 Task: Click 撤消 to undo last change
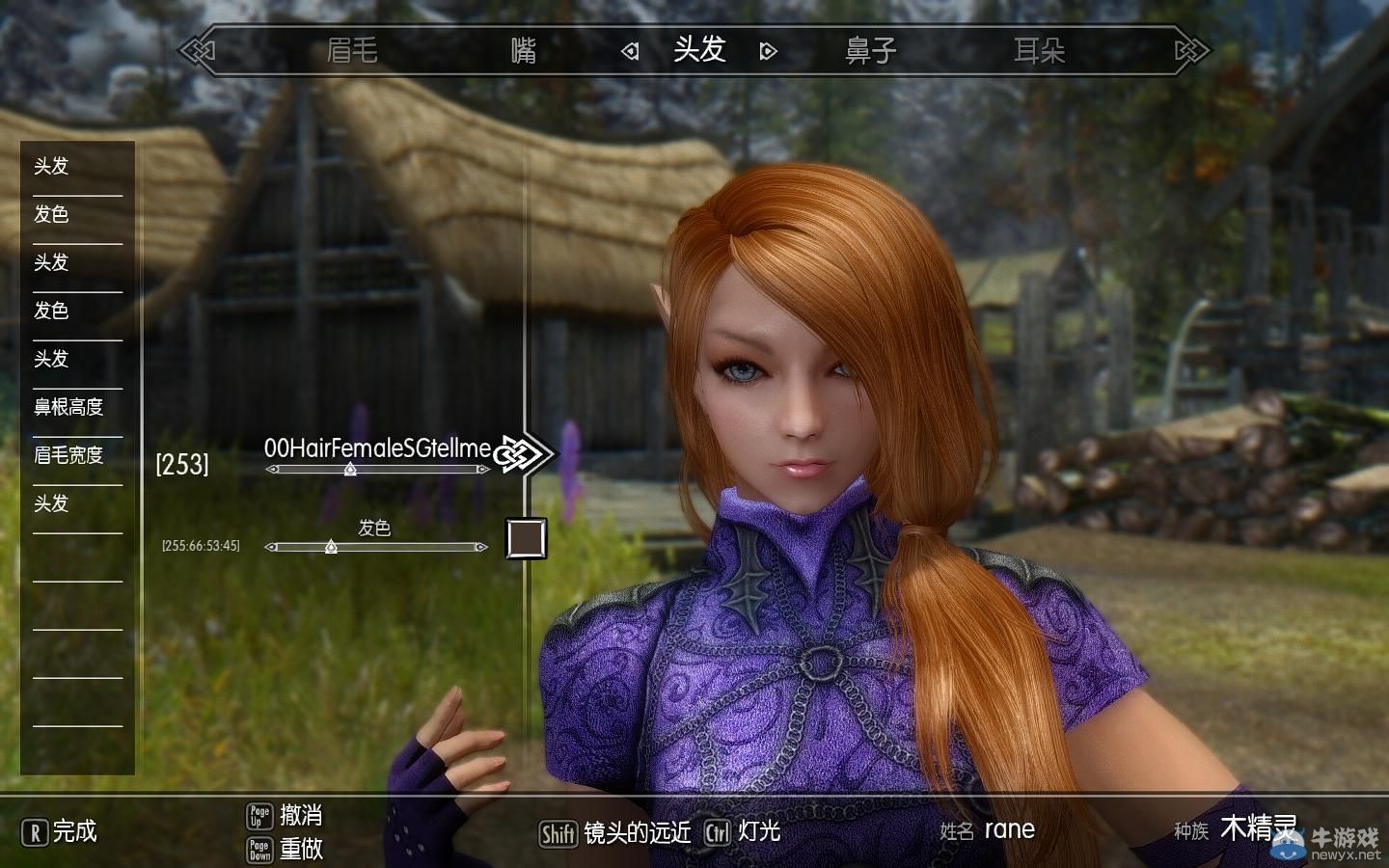coord(303,817)
